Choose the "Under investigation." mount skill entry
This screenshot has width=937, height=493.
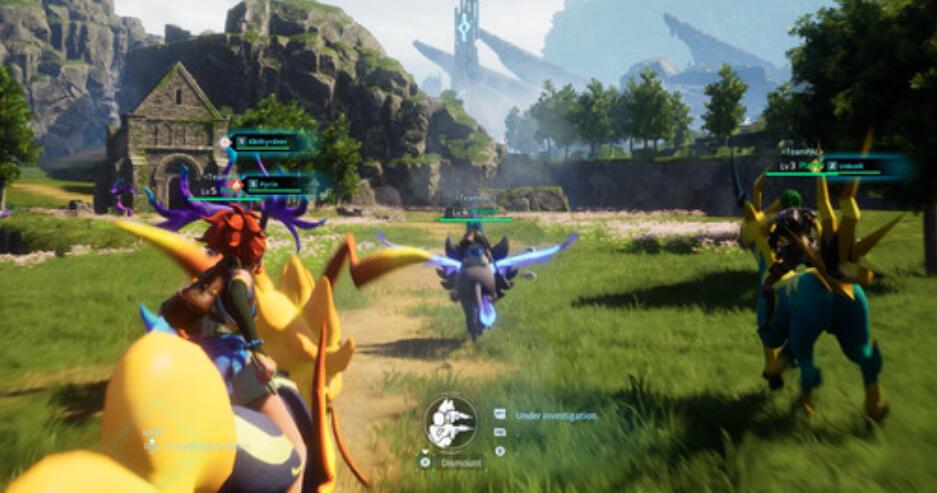point(556,414)
